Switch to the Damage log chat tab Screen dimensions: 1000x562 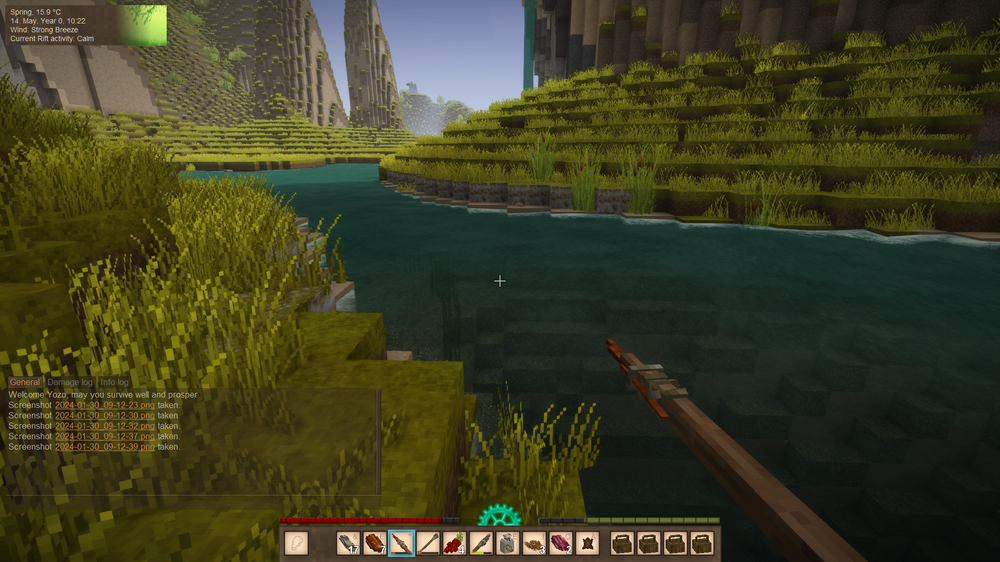coord(70,383)
